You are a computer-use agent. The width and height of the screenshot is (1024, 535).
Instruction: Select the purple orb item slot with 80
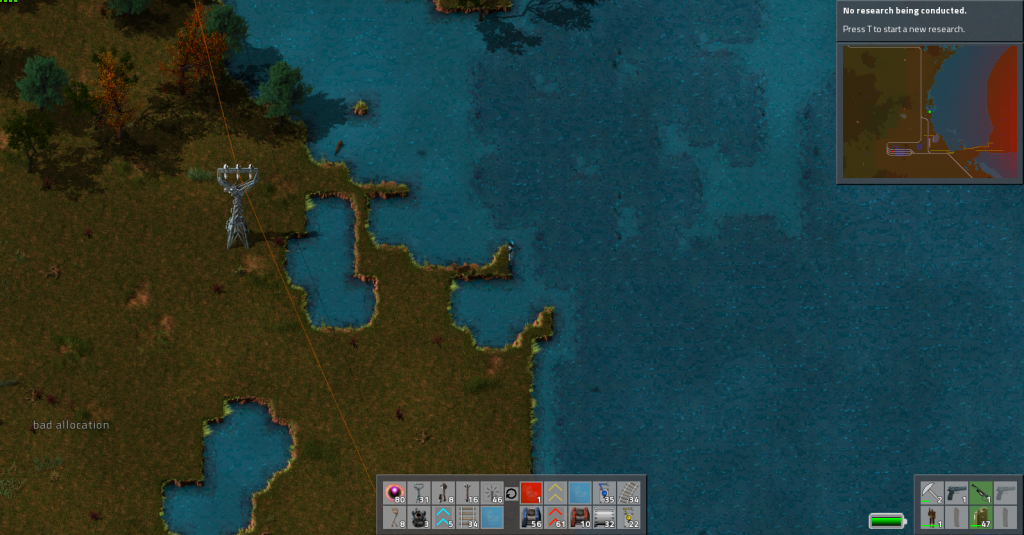pyautogui.click(x=394, y=493)
